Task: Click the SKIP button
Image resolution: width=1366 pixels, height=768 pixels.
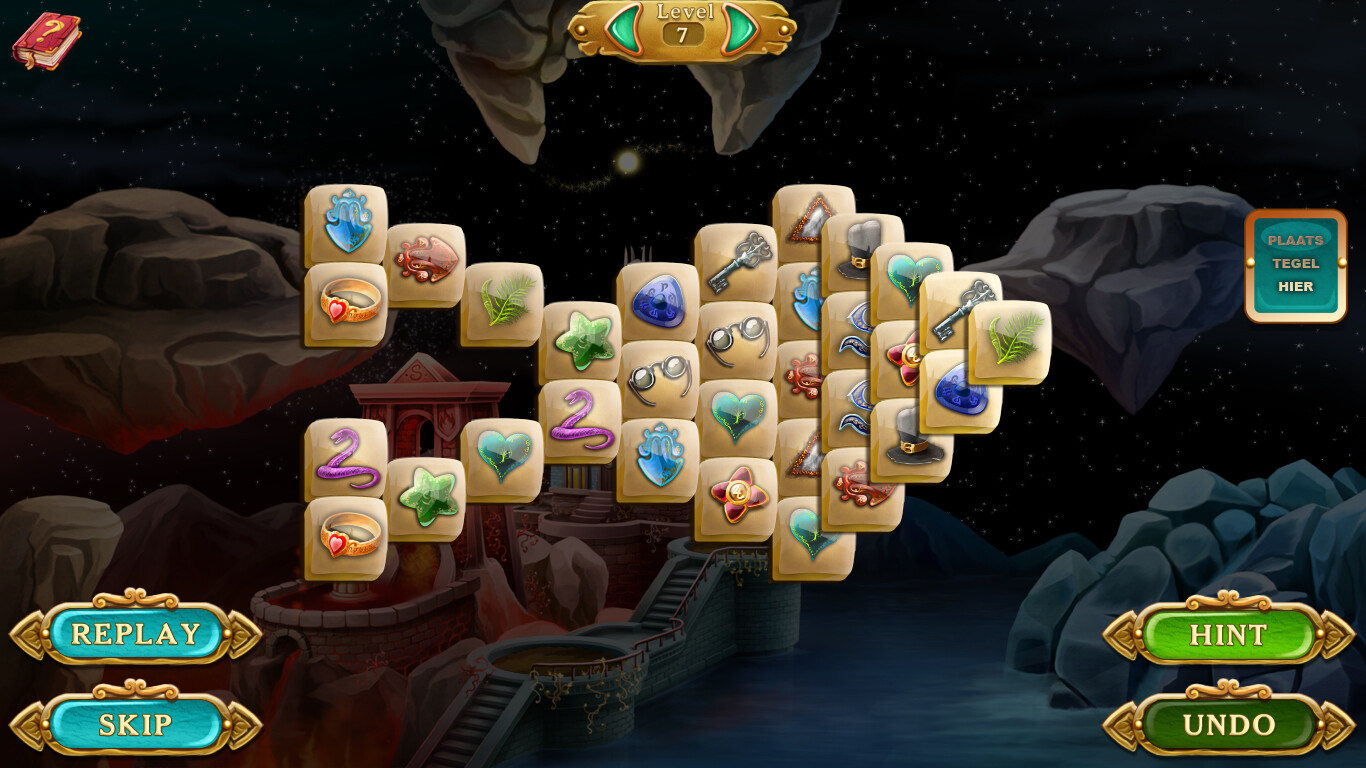Action: (137, 722)
